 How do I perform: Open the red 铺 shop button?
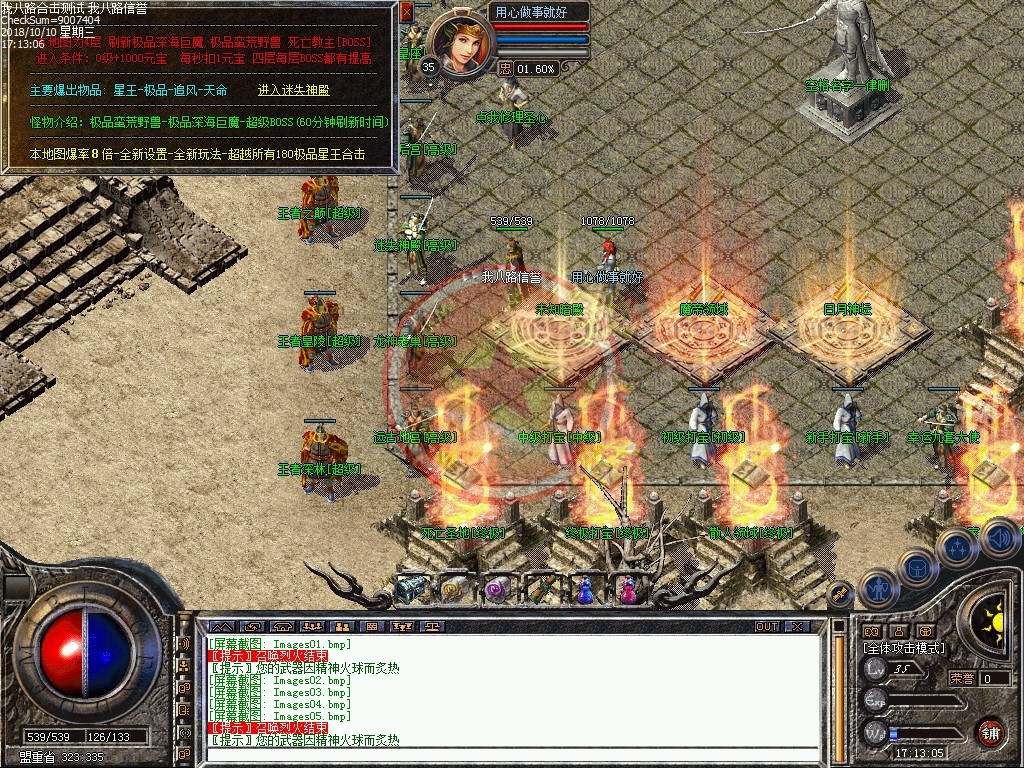(990, 731)
